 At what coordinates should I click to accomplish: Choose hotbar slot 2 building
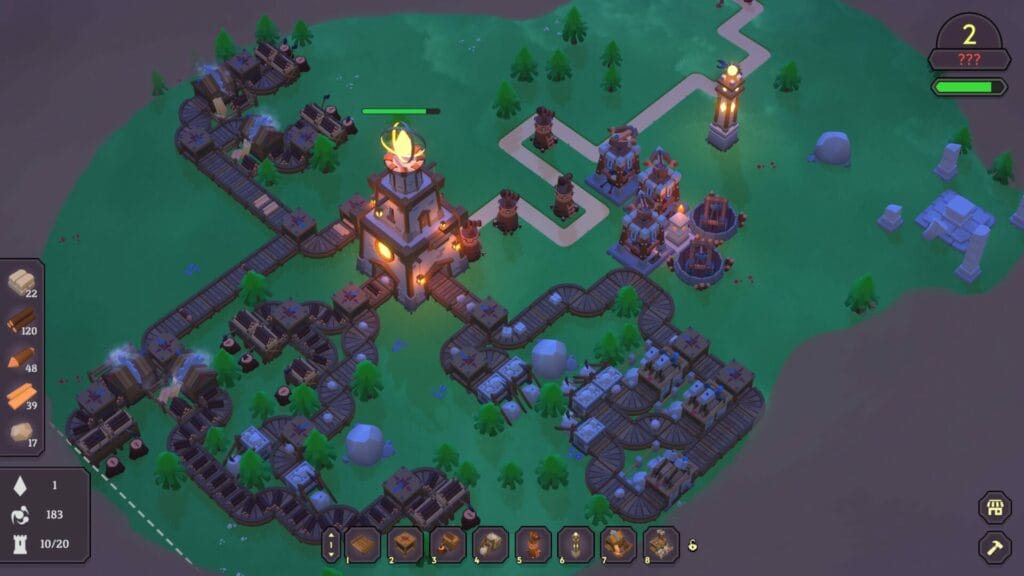(x=405, y=545)
